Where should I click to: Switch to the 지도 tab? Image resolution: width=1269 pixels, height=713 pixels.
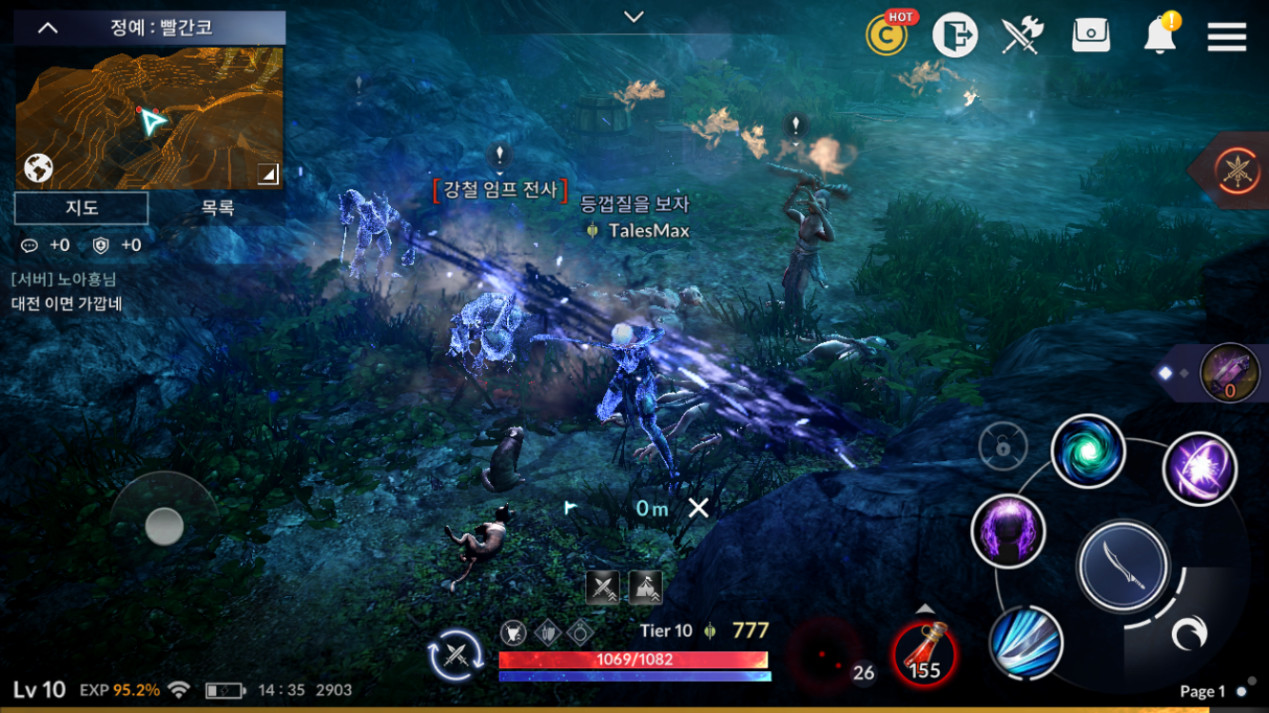click(82, 208)
